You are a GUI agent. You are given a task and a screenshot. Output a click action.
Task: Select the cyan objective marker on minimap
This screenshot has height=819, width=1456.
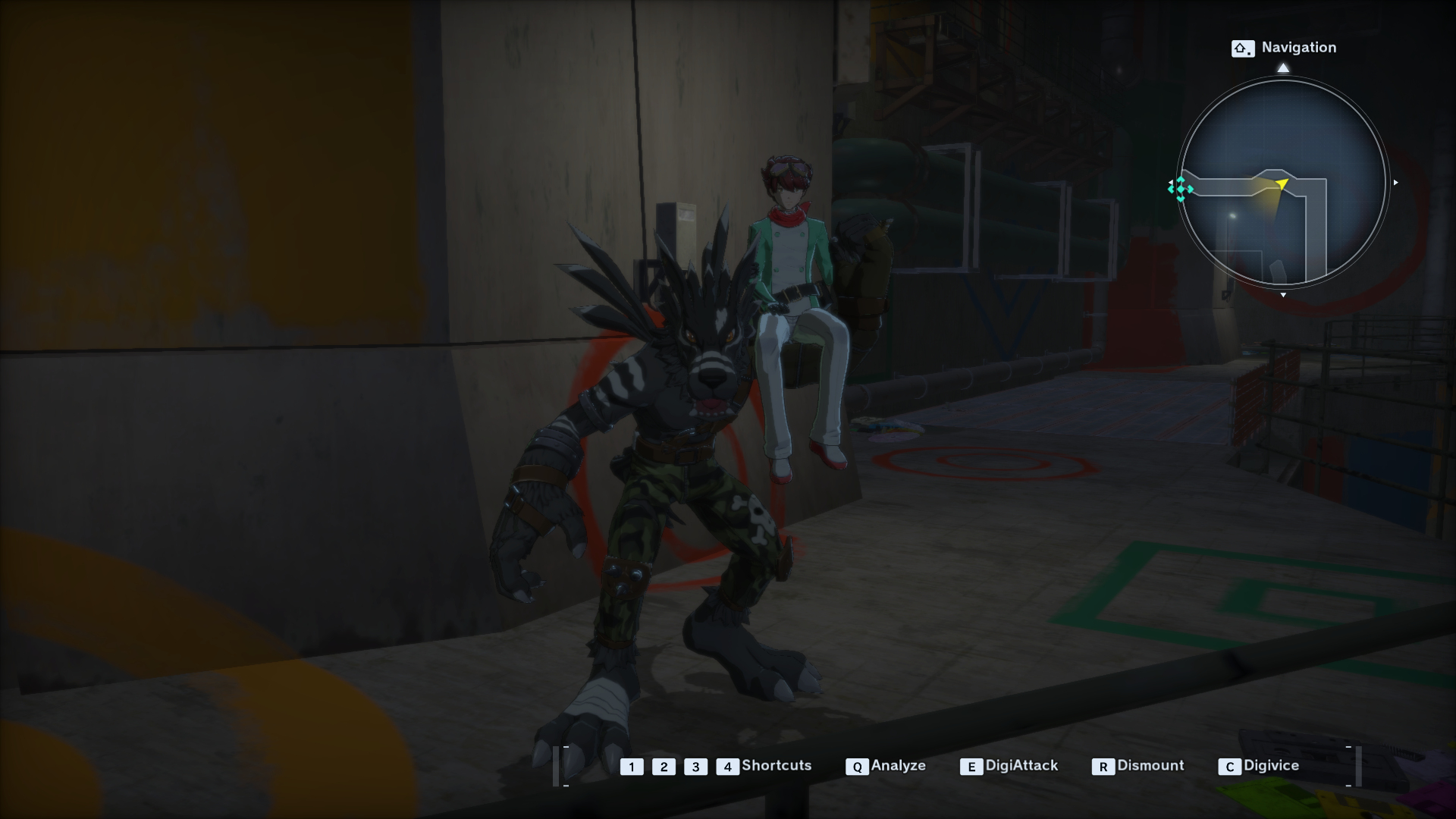tap(1181, 189)
